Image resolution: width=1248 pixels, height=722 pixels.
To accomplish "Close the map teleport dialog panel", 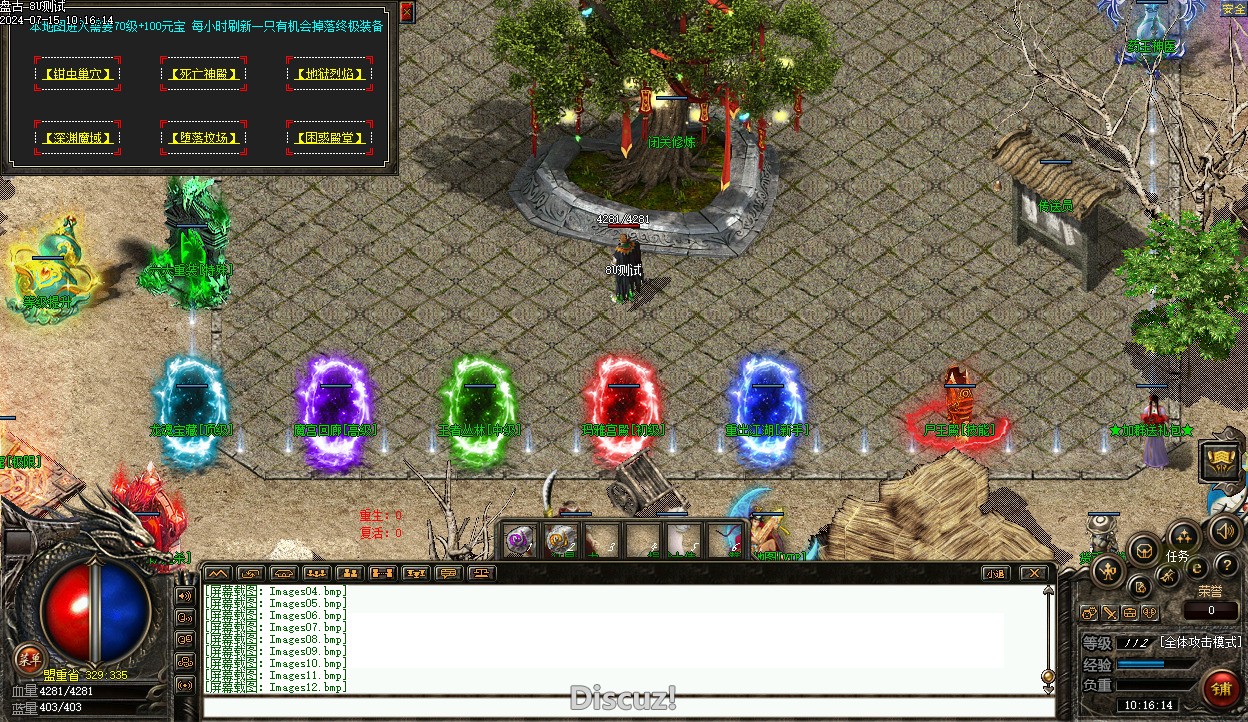I will (x=407, y=12).
